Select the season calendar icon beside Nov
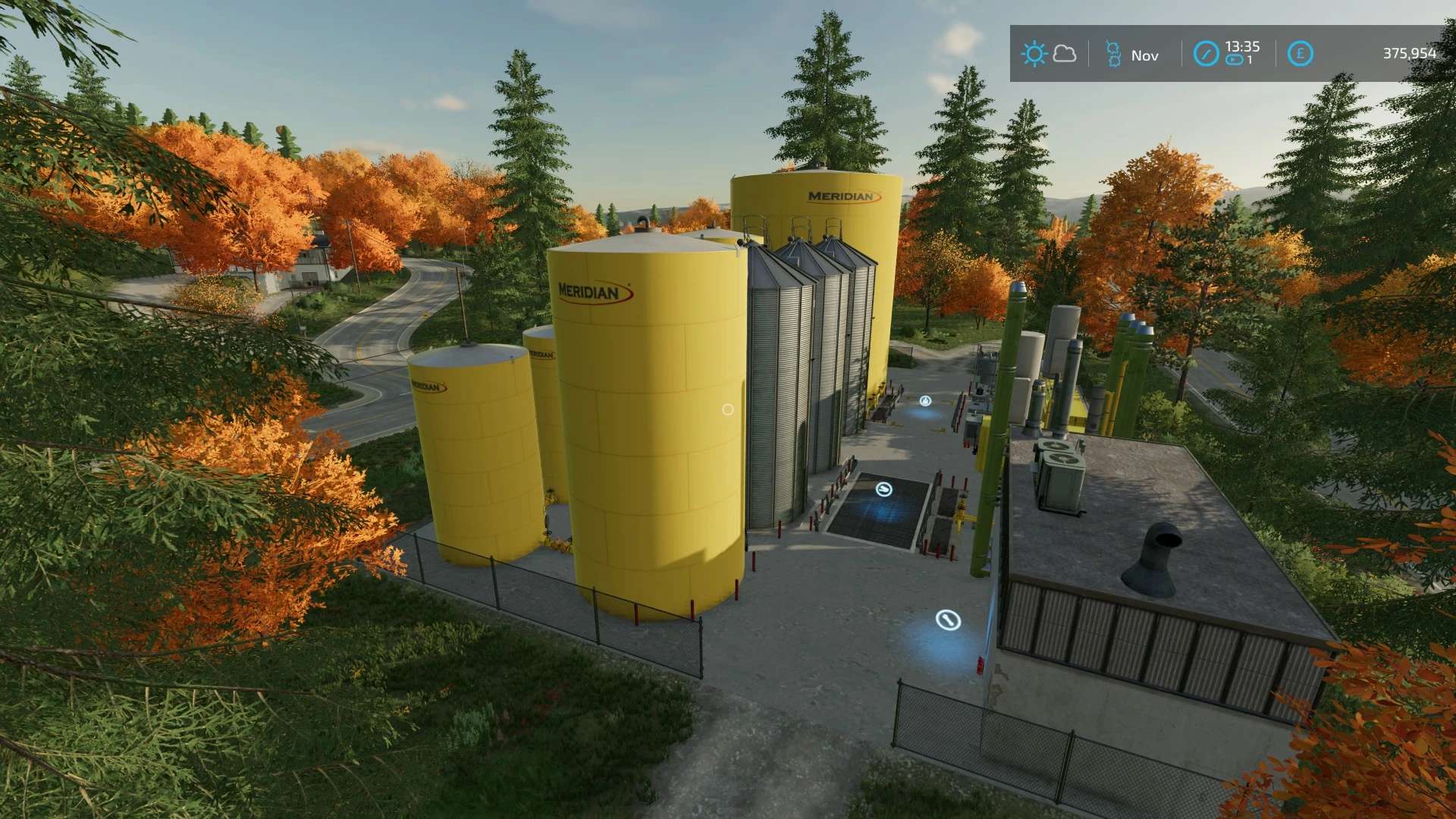1456x819 pixels. [x=1112, y=55]
